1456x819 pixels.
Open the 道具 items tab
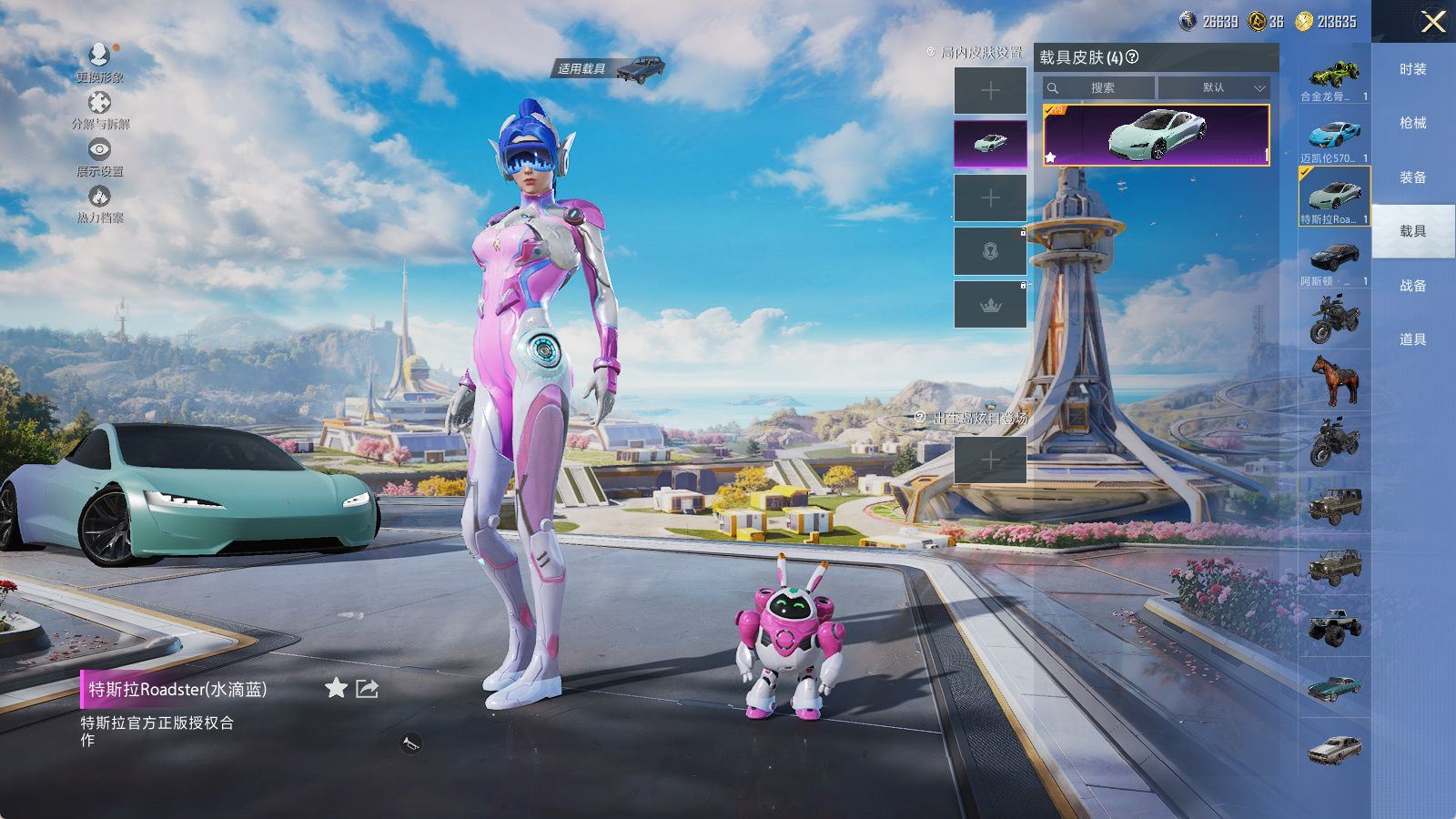[x=1412, y=339]
